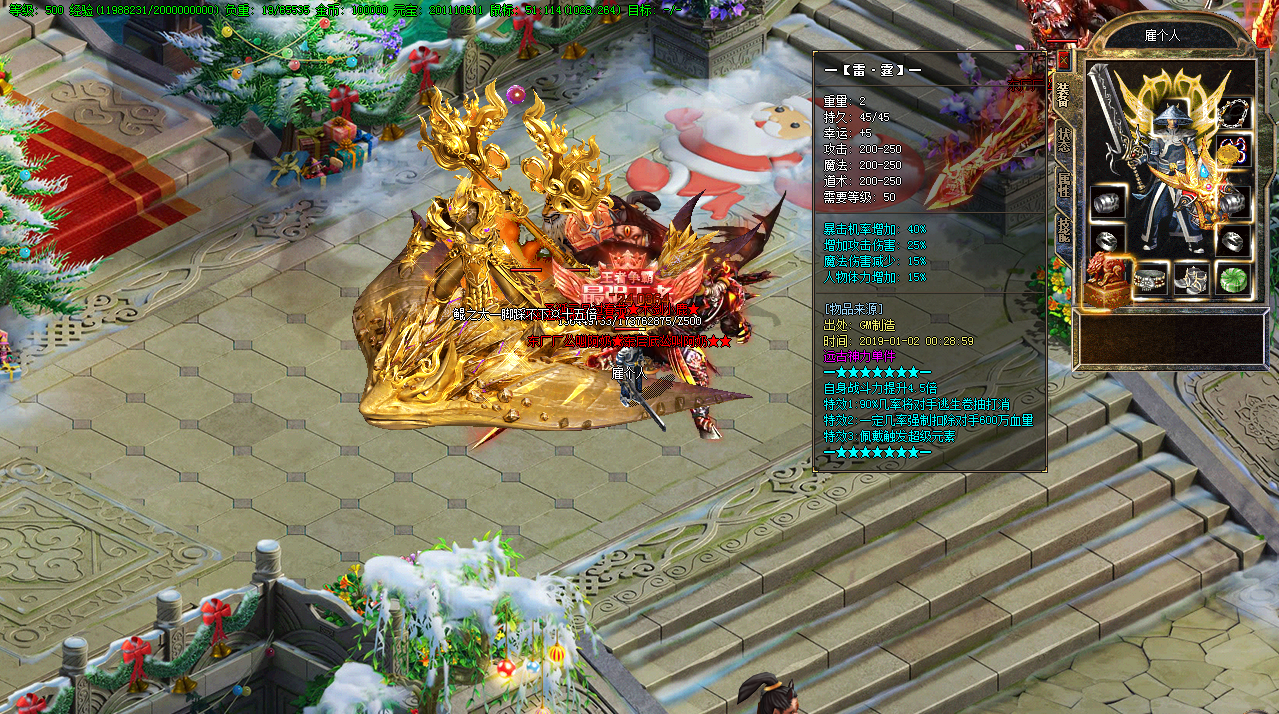Show the 属性 attributes tab
The width and height of the screenshot is (1279, 714).
[x=1063, y=186]
